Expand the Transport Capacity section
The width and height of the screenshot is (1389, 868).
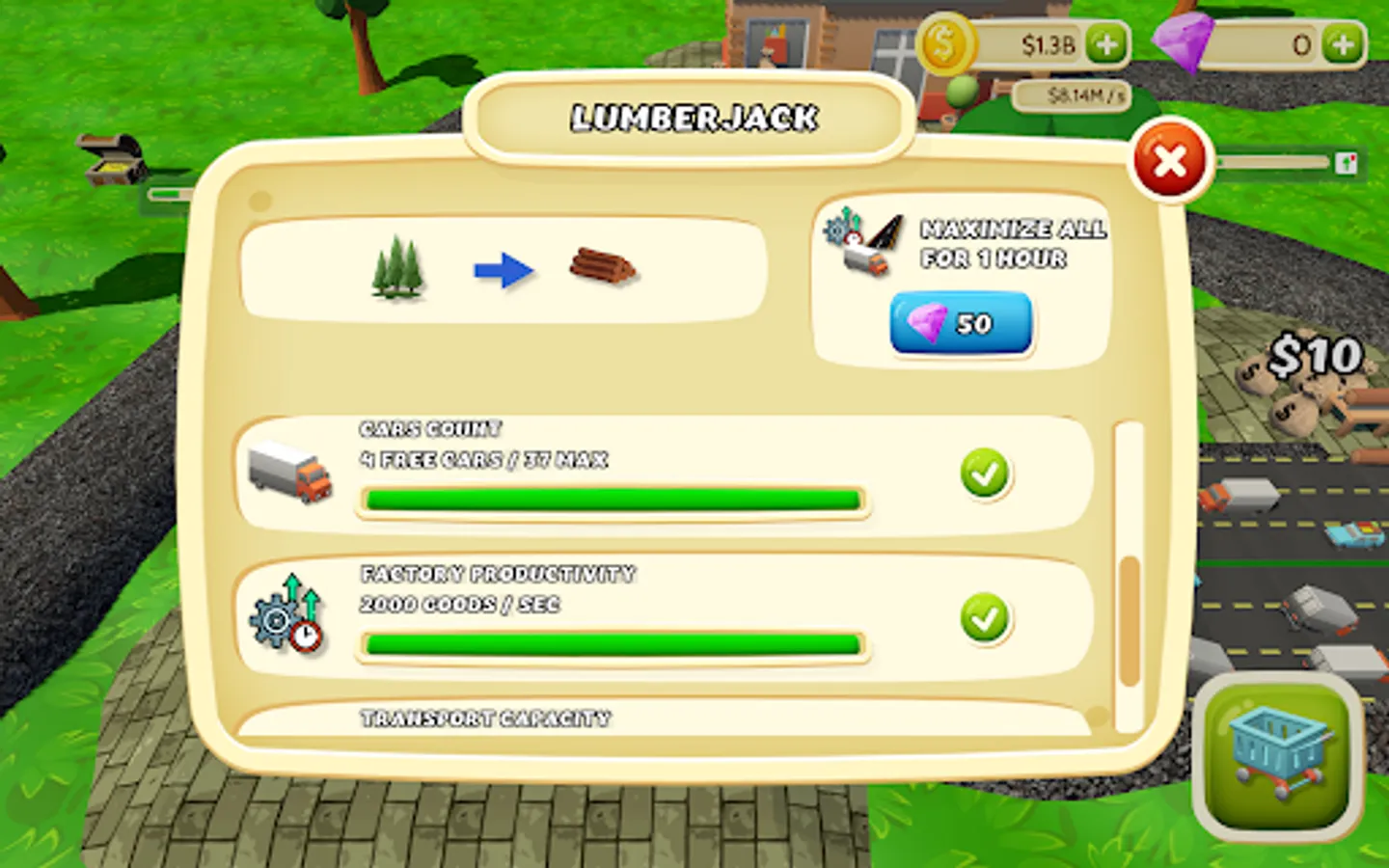(485, 718)
